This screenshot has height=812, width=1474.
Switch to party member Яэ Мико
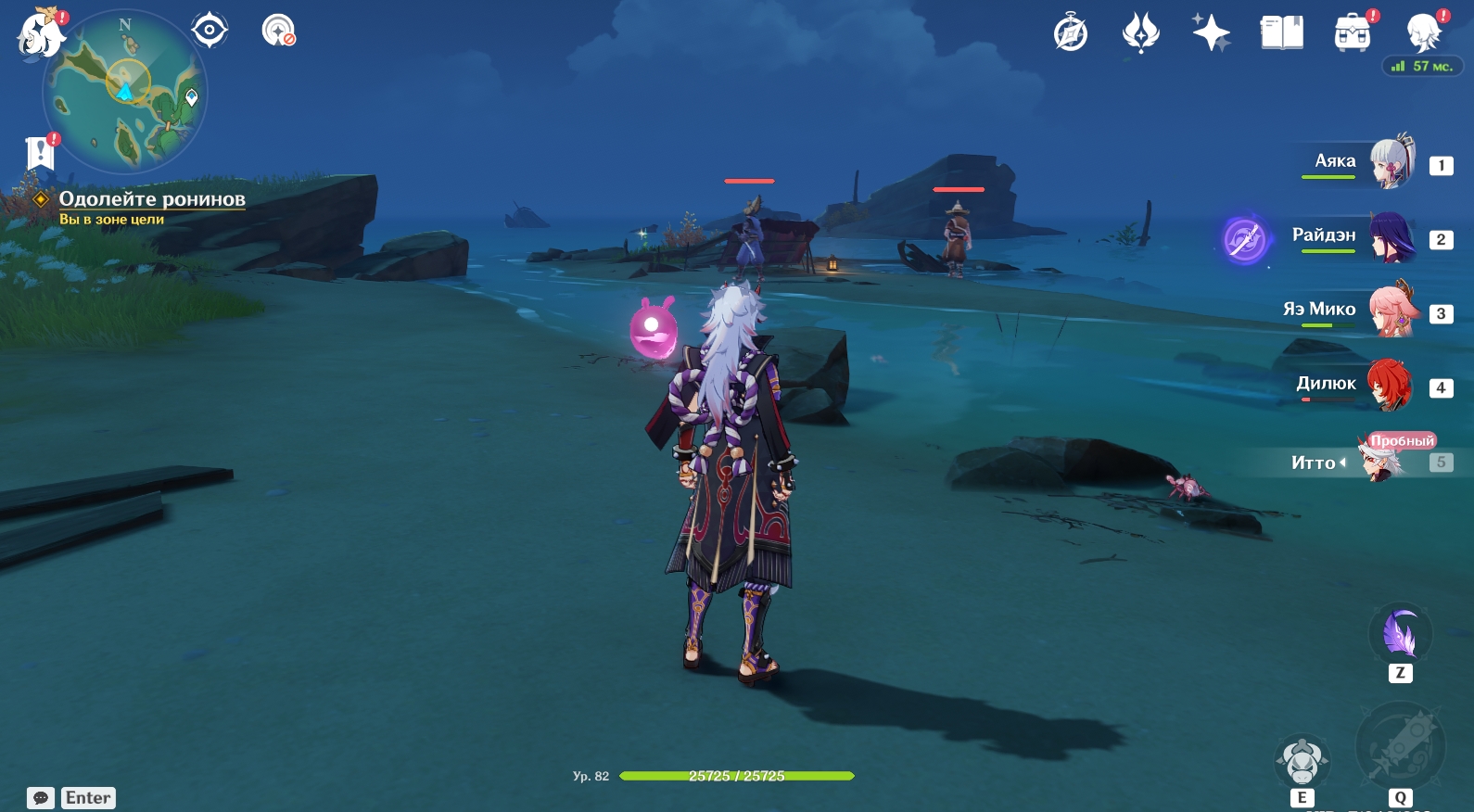[1391, 311]
